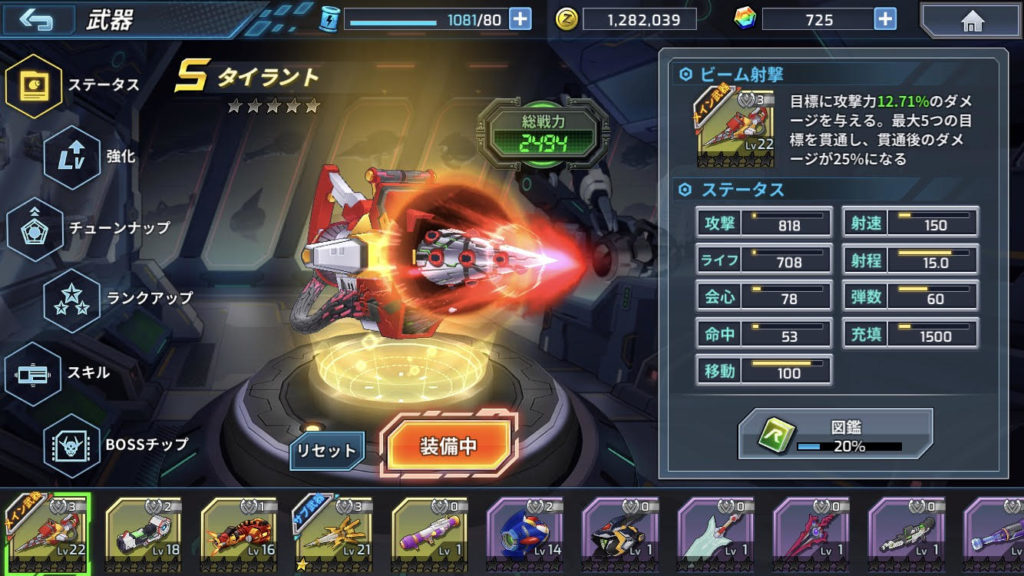Open the チューンナップ tab

pos(35,228)
